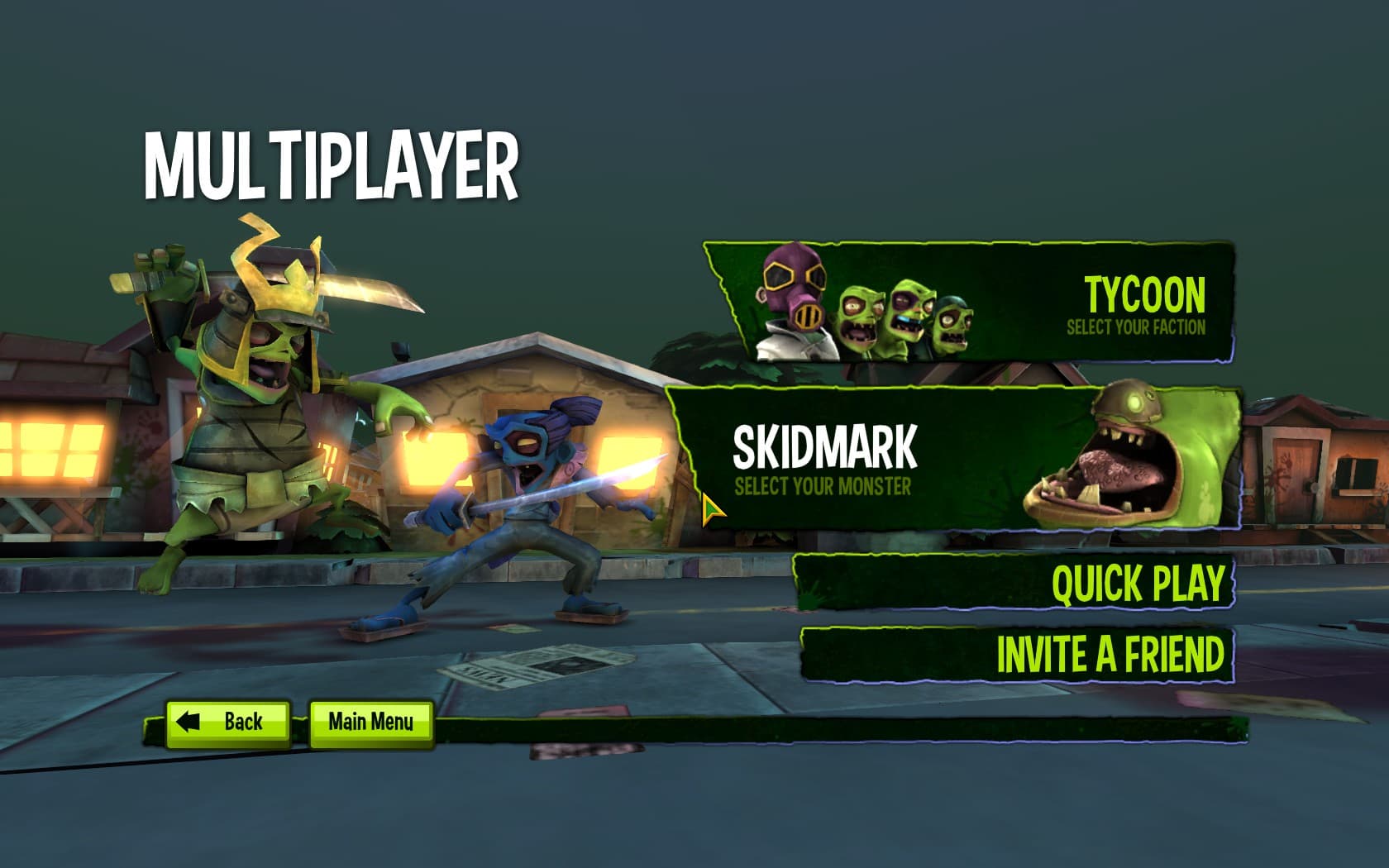Click the back arrow icon on the Back button
This screenshot has width=1389, height=868.
coord(190,721)
